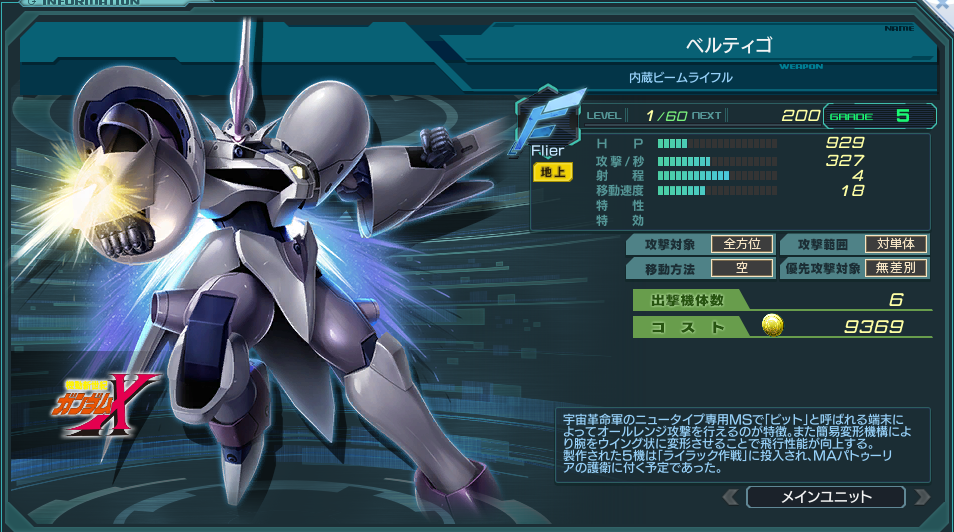The height and width of the screenshot is (532, 954).
Task: Close the unit information window
Action: 945,5
